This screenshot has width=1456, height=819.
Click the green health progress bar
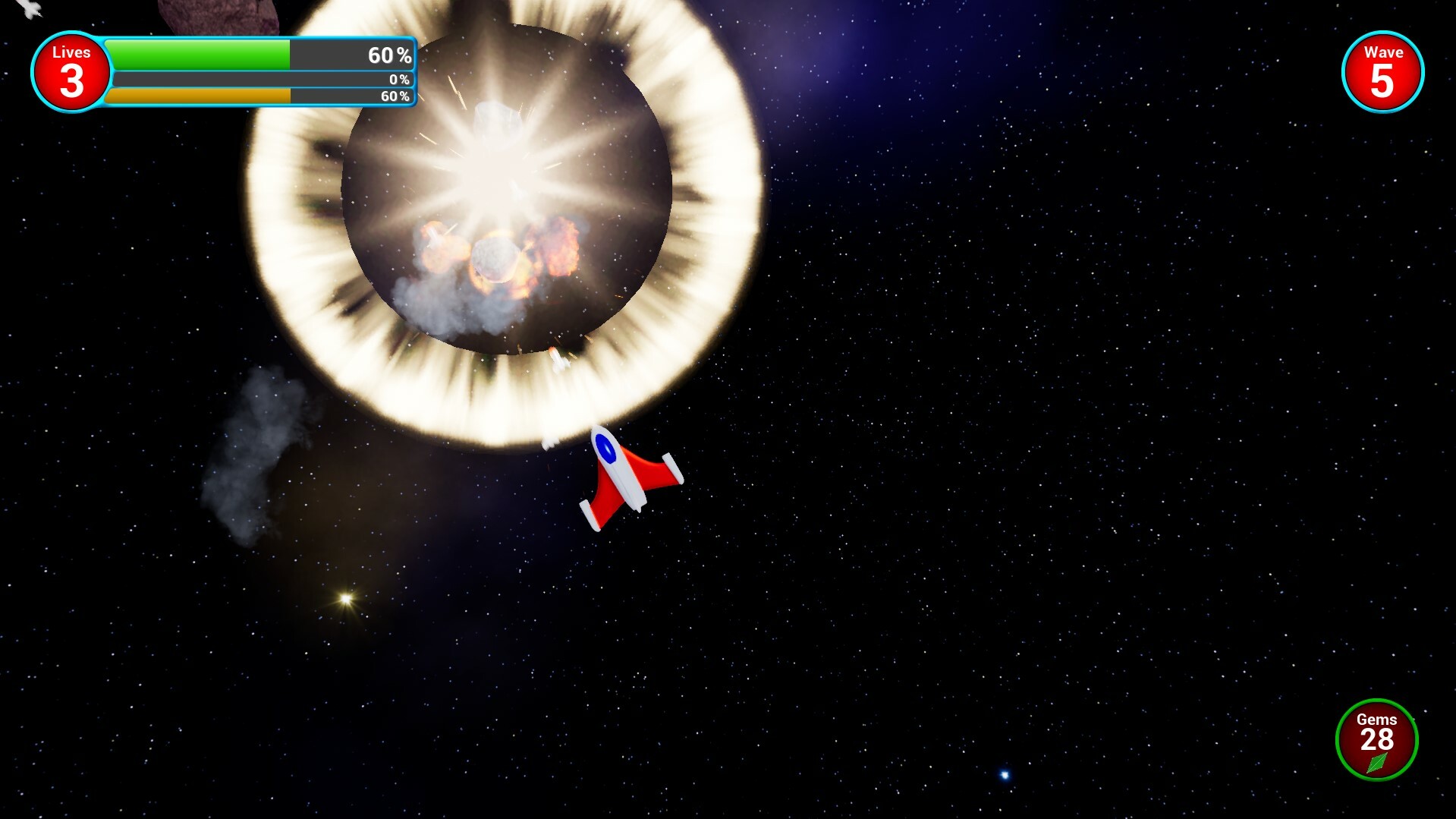197,55
